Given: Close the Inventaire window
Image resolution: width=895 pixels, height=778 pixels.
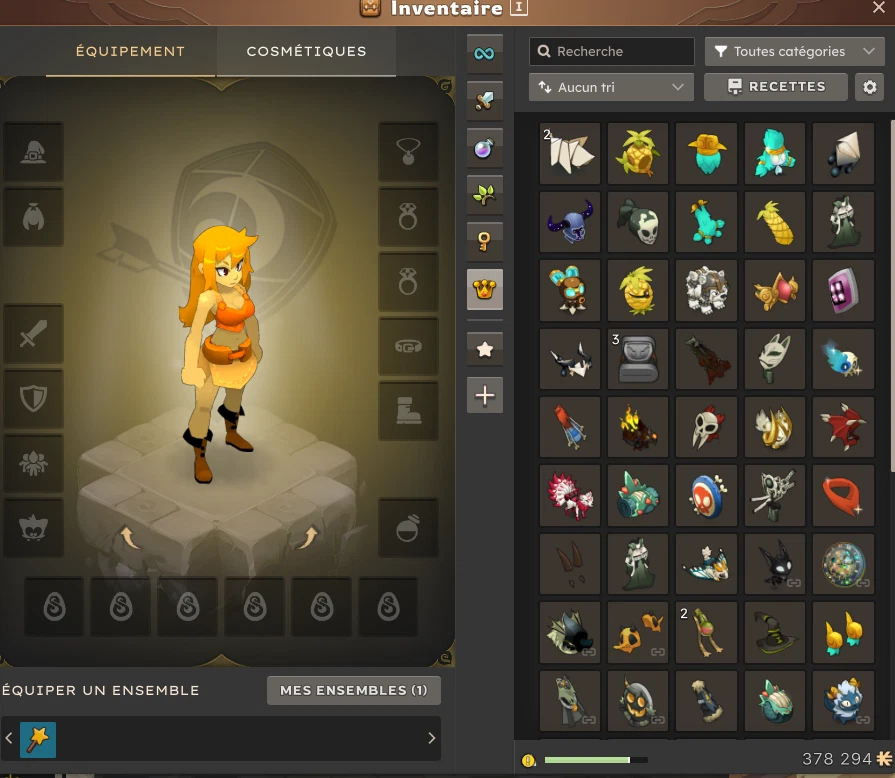Looking at the screenshot, I should coord(879,8).
